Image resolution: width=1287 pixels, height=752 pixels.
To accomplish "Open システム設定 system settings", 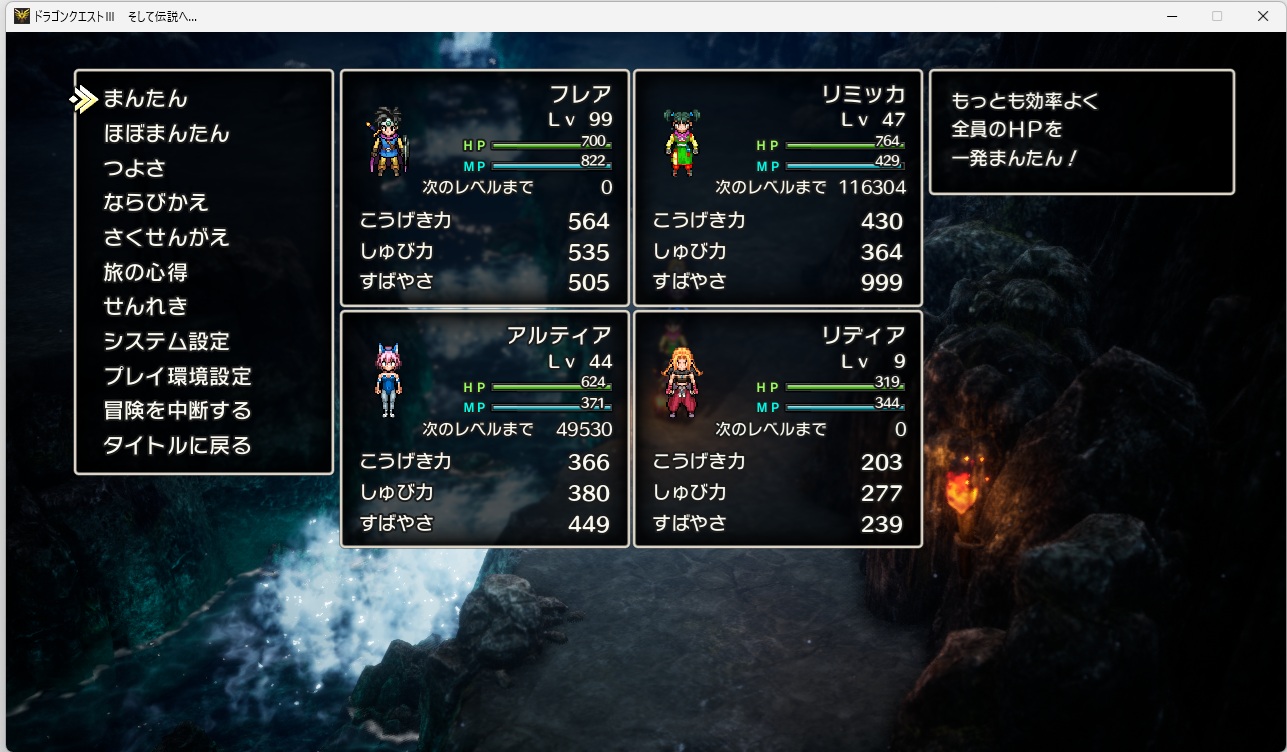I will point(167,341).
